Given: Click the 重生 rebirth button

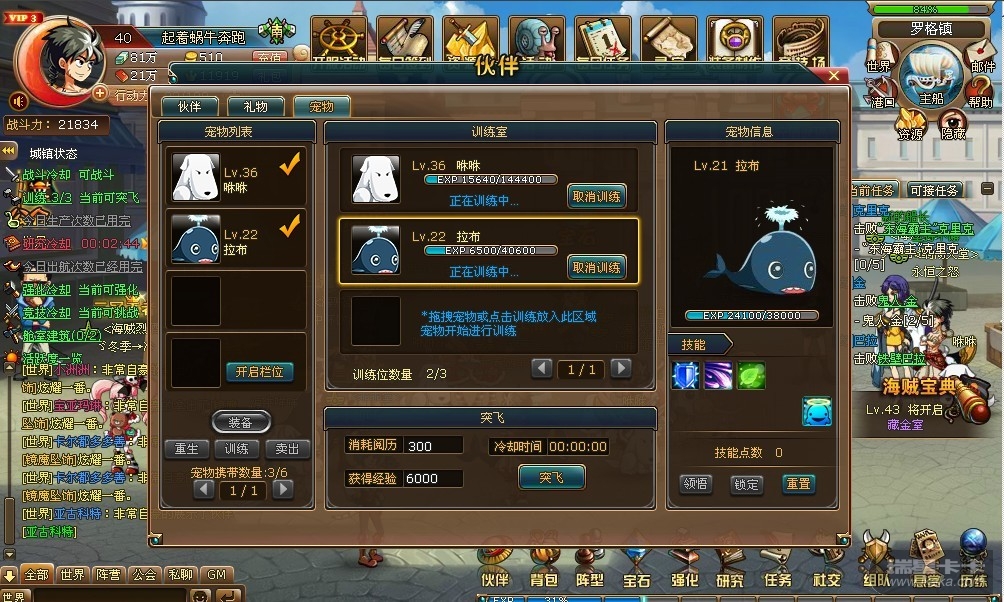Looking at the screenshot, I should 187,449.
